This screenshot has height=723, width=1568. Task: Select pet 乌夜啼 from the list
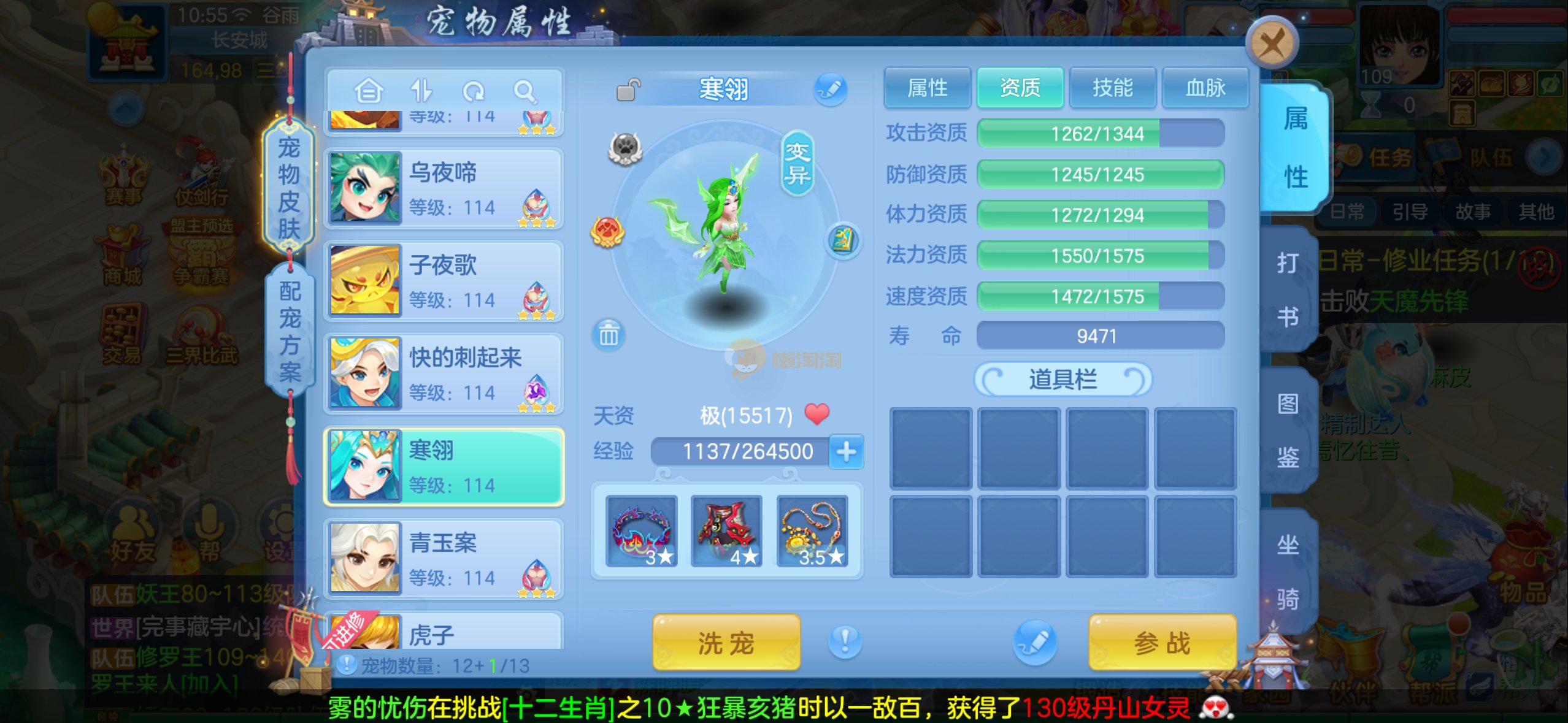[444, 189]
